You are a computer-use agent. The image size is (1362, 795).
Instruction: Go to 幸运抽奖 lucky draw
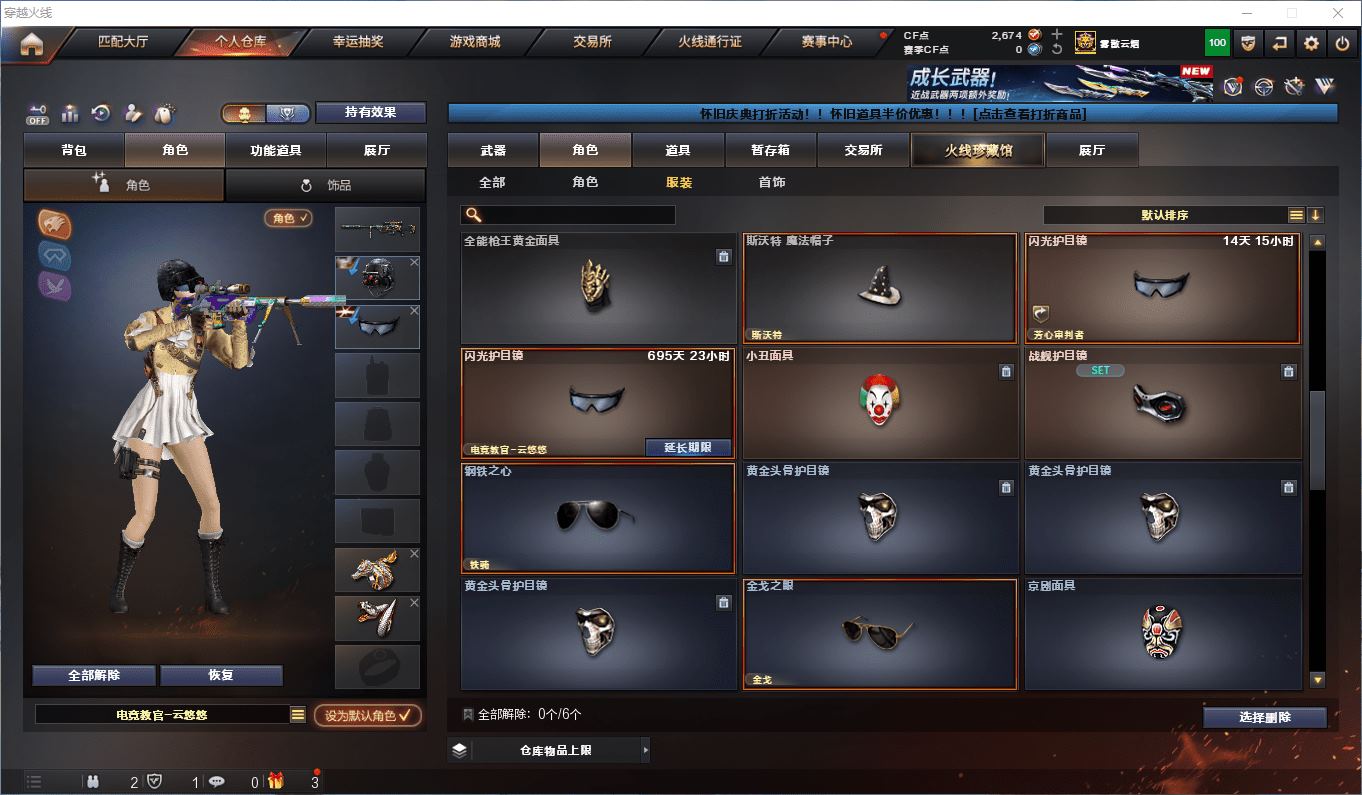(358, 42)
